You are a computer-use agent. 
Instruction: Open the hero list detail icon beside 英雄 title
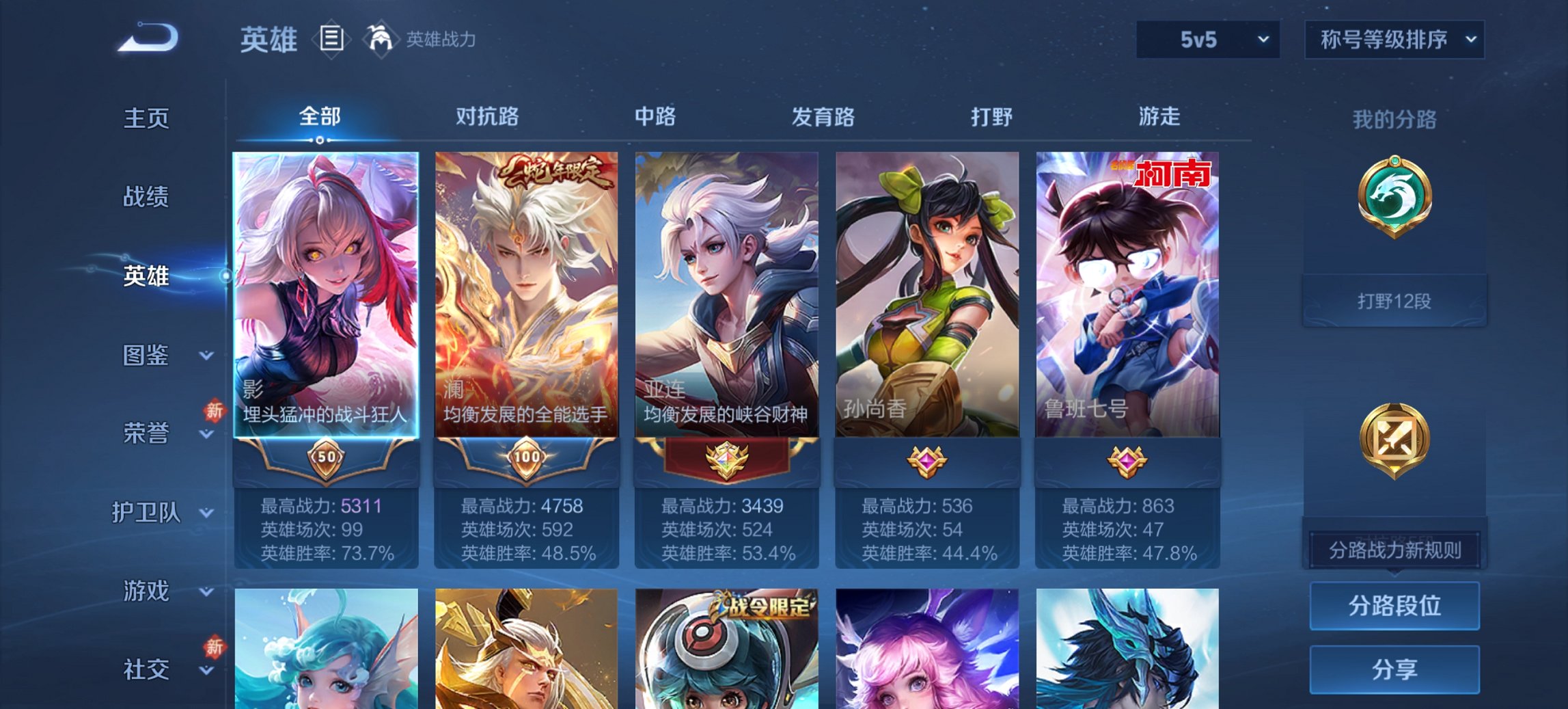coord(331,40)
